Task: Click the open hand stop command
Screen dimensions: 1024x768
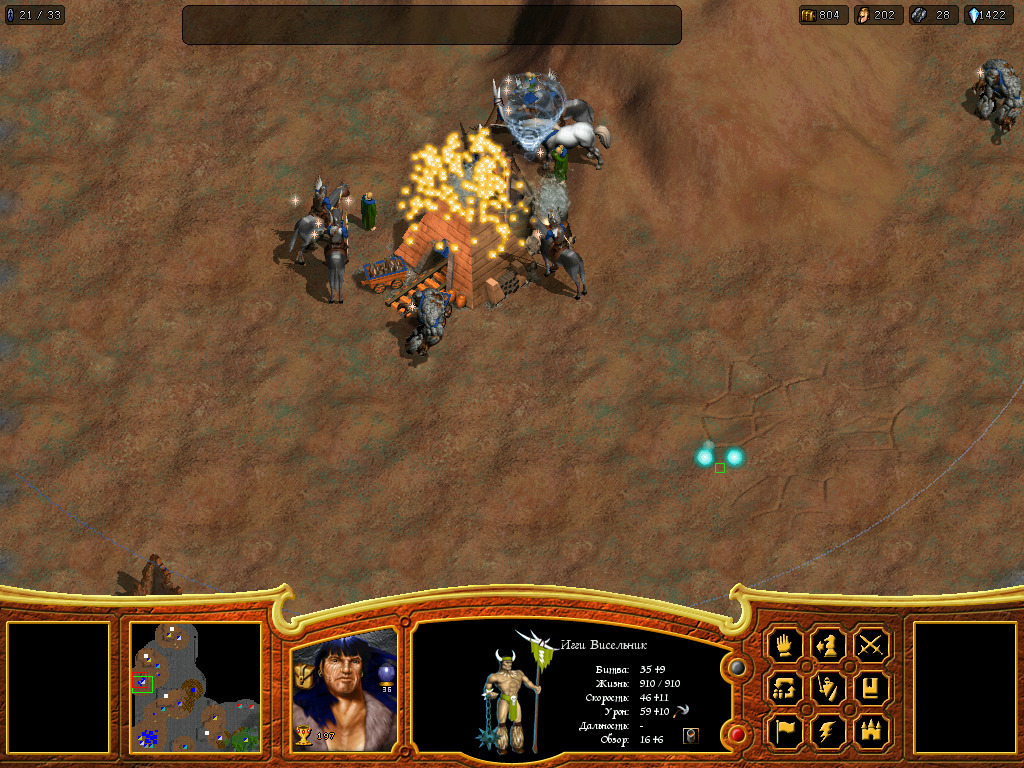Action: click(x=785, y=645)
